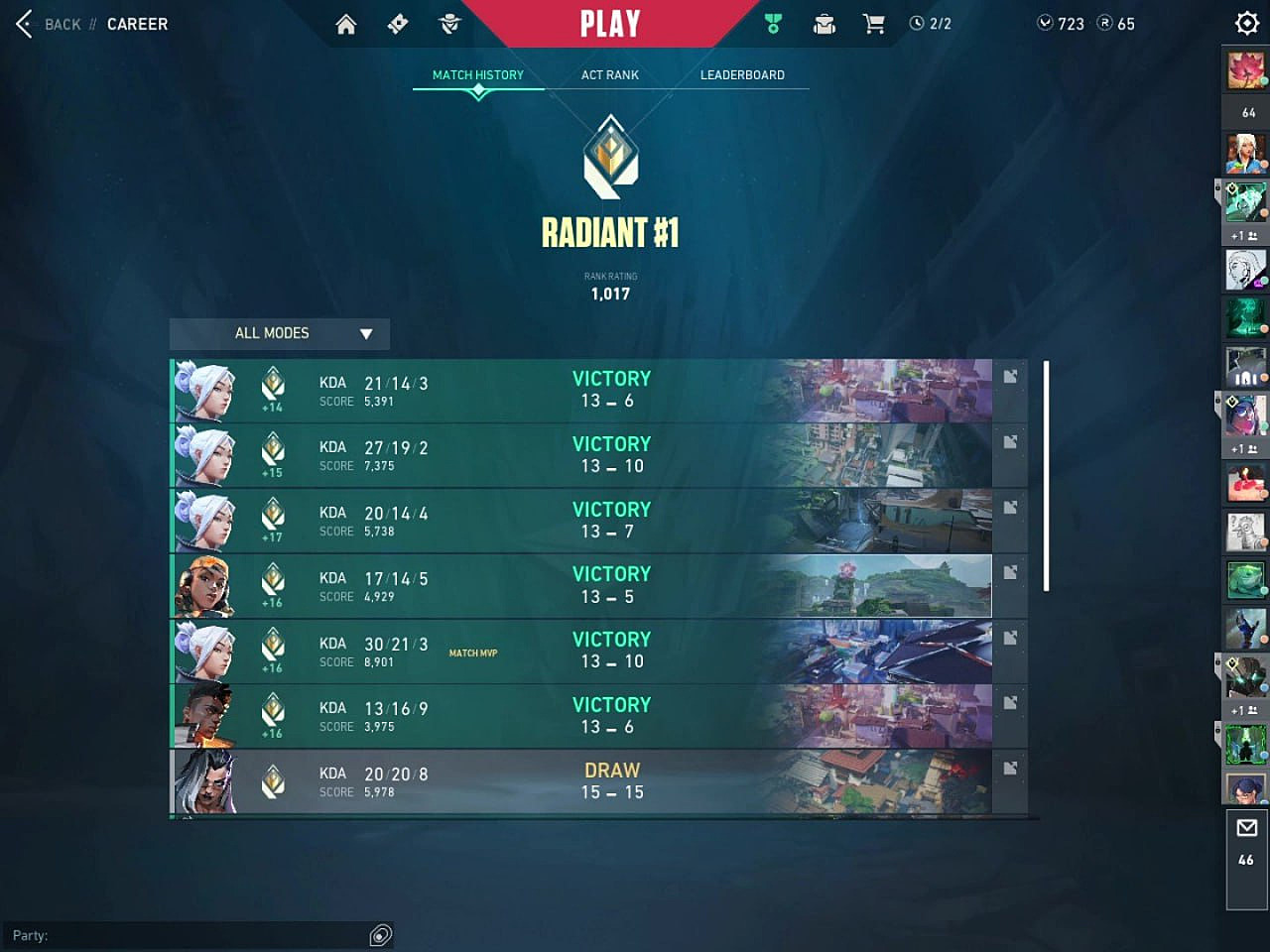Open the store shopping cart

pos(873,24)
